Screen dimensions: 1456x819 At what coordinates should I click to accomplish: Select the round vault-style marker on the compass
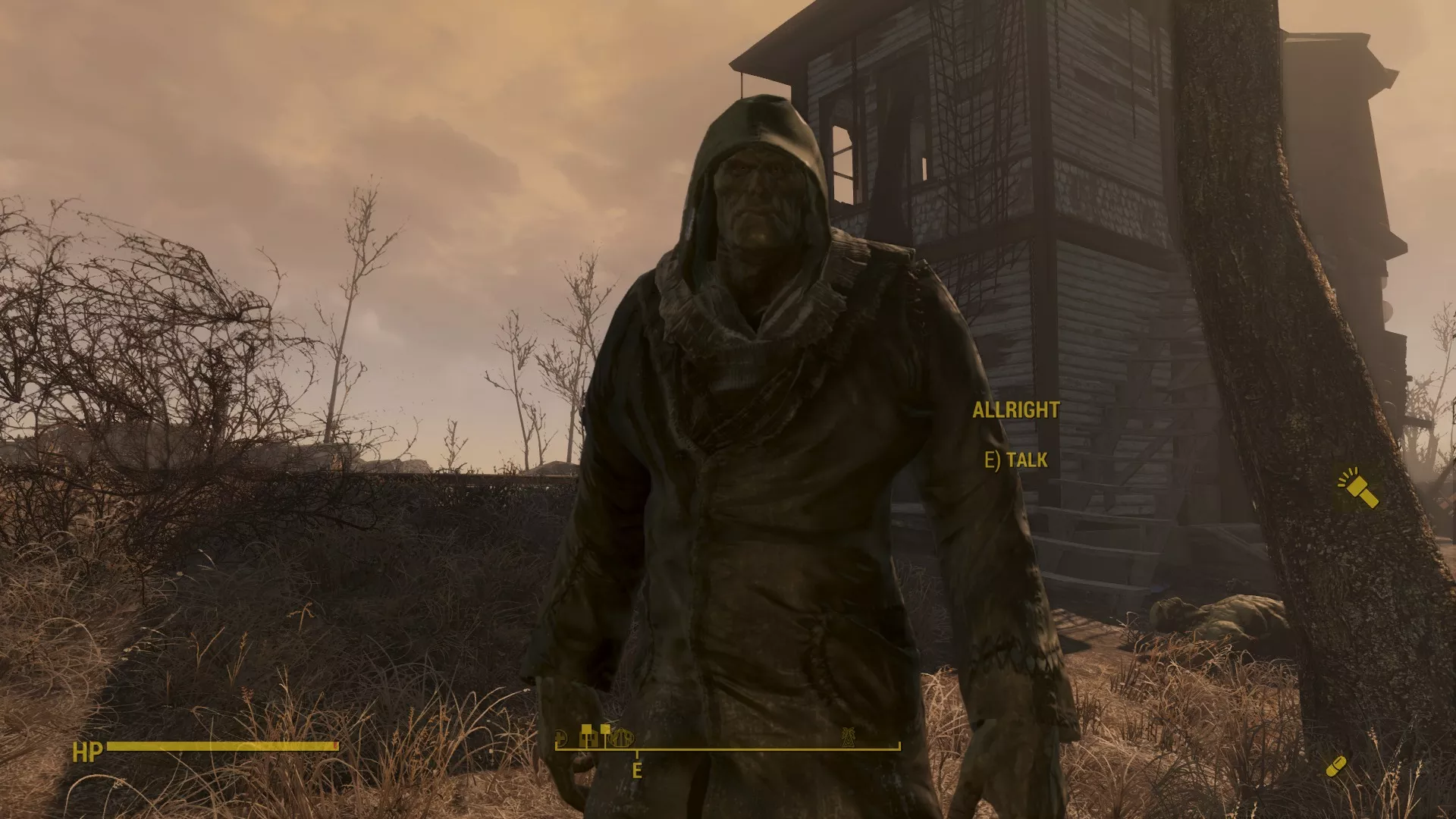622,739
